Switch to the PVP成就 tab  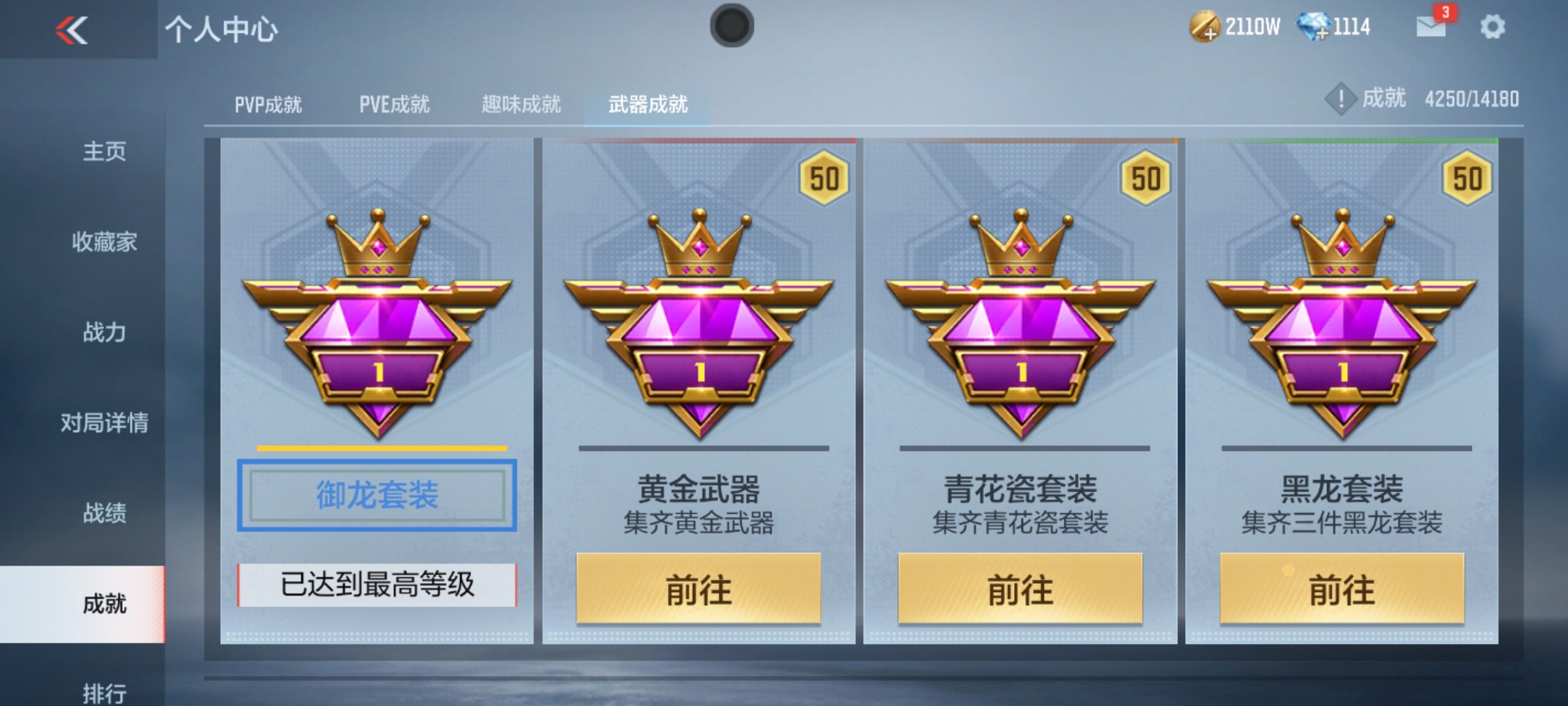click(268, 103)
